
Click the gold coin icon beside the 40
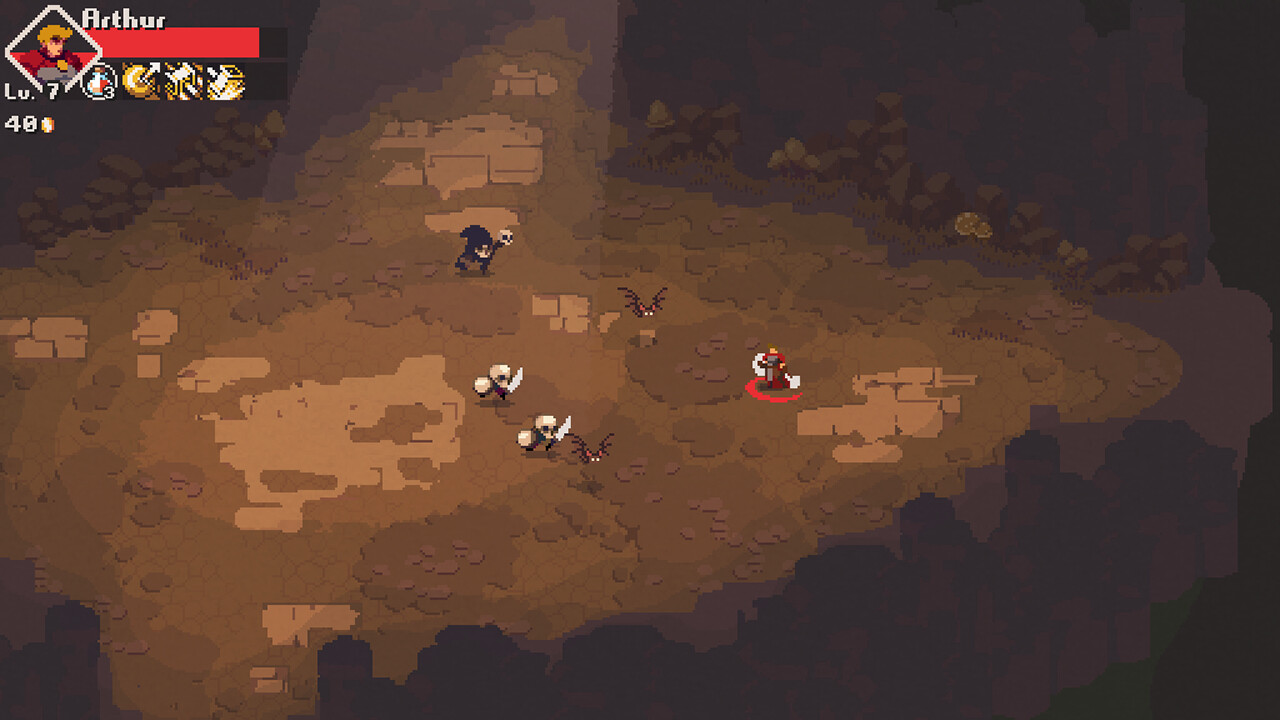coord(47,124)
